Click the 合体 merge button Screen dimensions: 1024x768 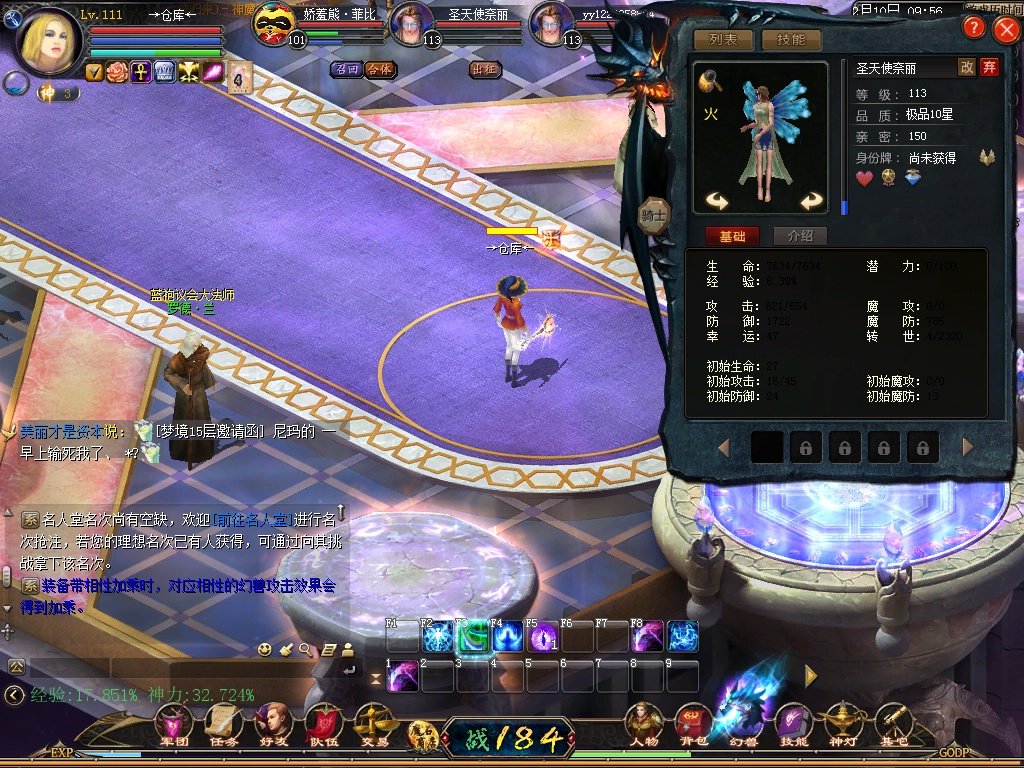(379, 69)
